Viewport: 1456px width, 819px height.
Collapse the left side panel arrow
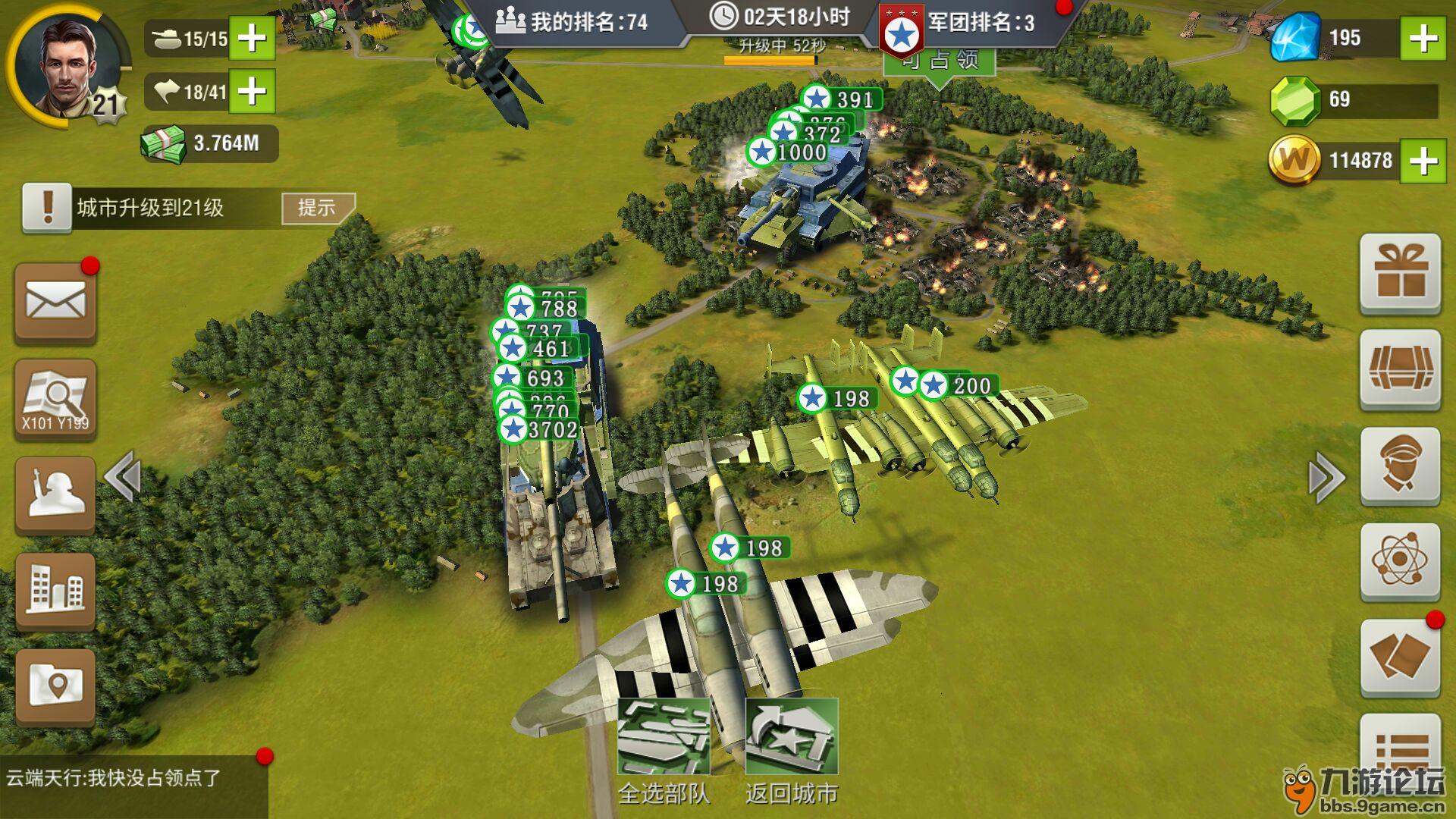tap(123, 477)
